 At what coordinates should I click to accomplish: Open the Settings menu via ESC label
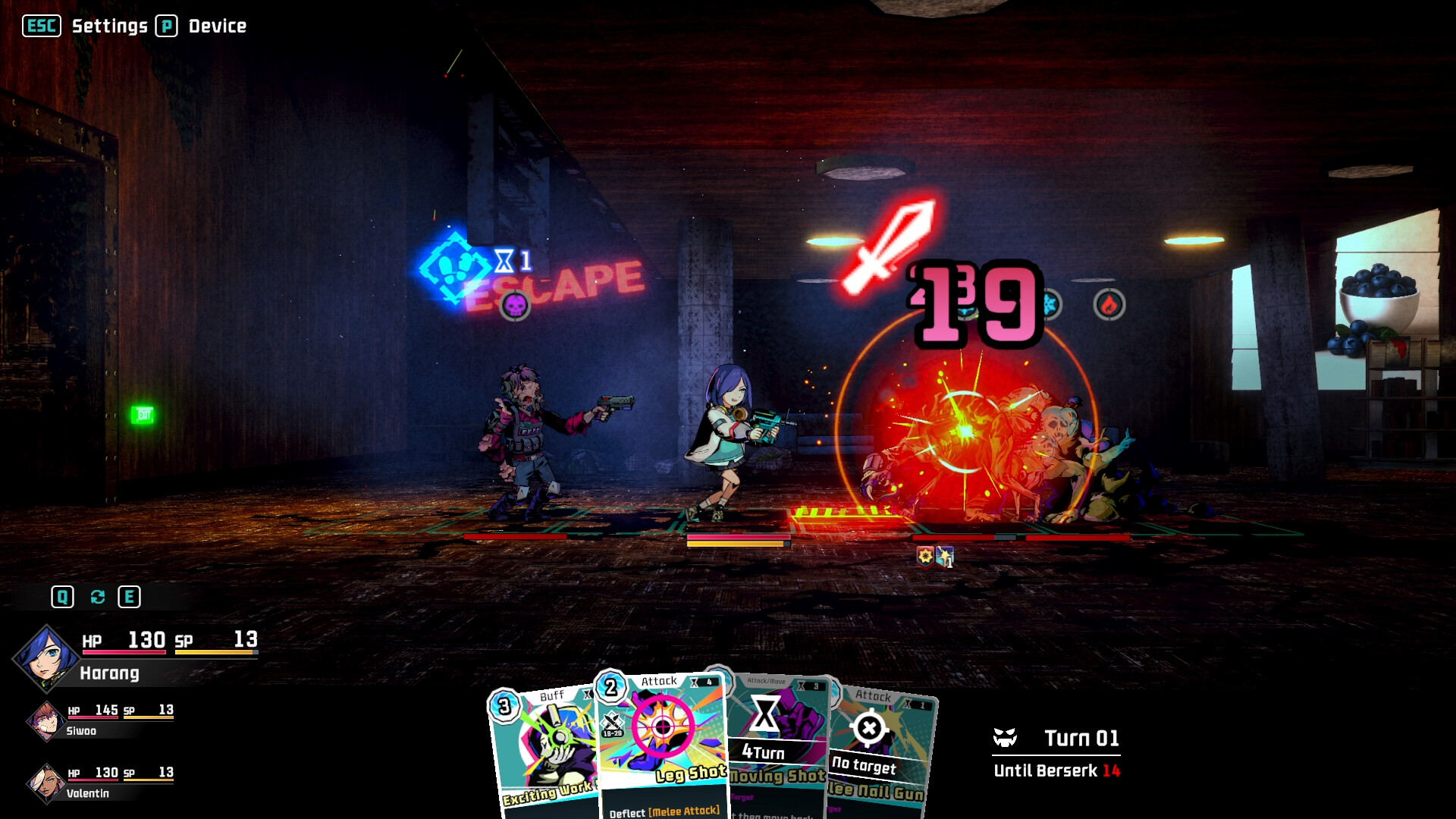[x=42, y=25]
